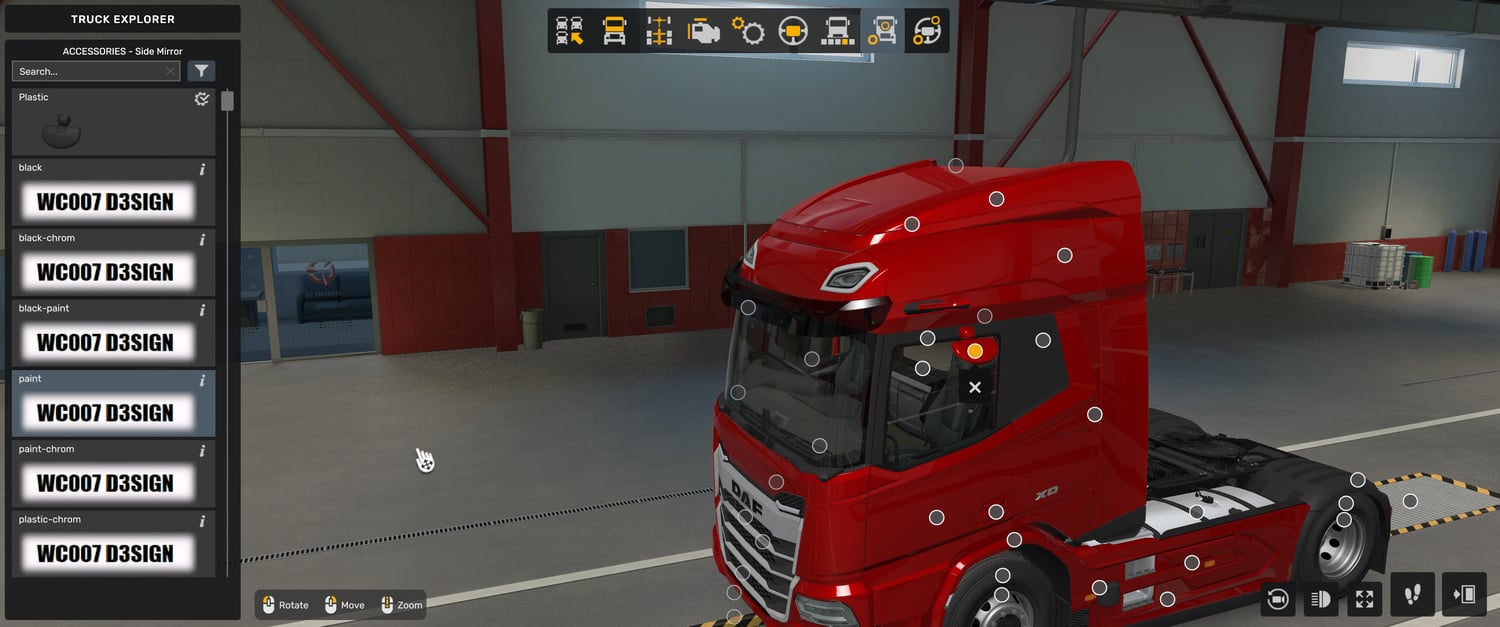Close the selected accessory node X
The width and height of the screenshot is (1500, 627).
coord(975,387)
